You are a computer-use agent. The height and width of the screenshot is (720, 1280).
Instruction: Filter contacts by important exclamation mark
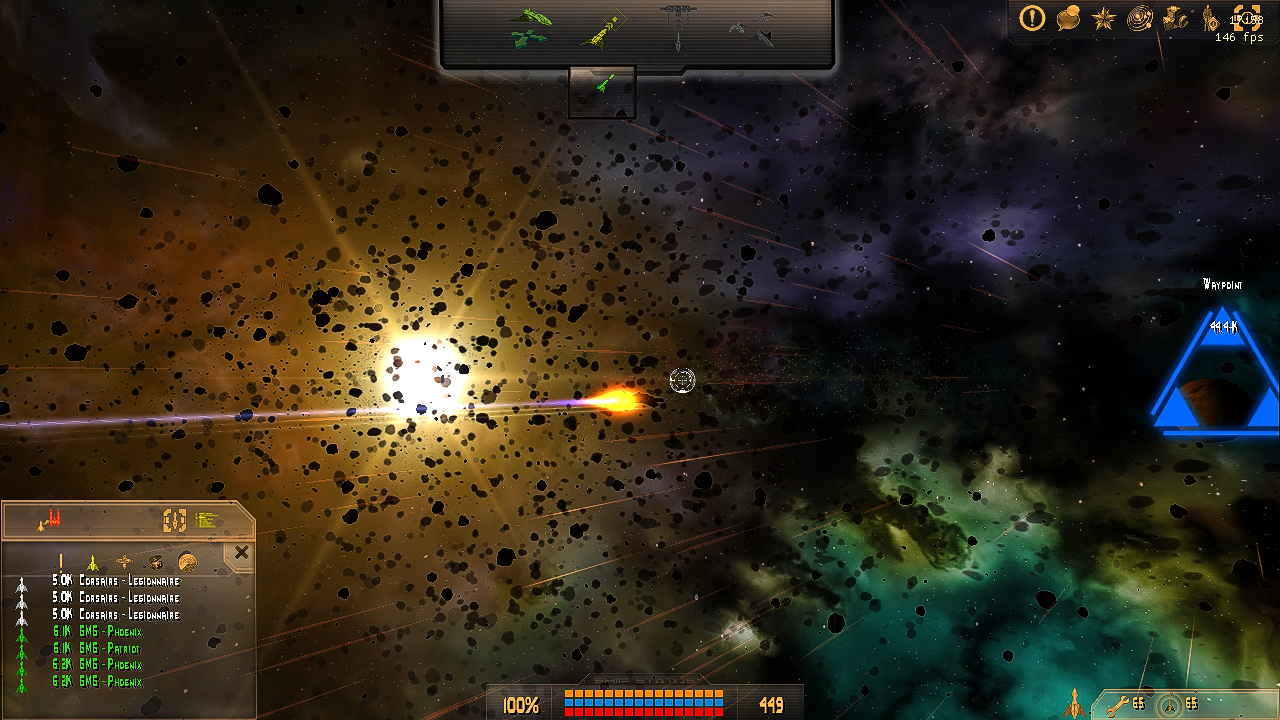pyautogui.click(x=60, y=562)
